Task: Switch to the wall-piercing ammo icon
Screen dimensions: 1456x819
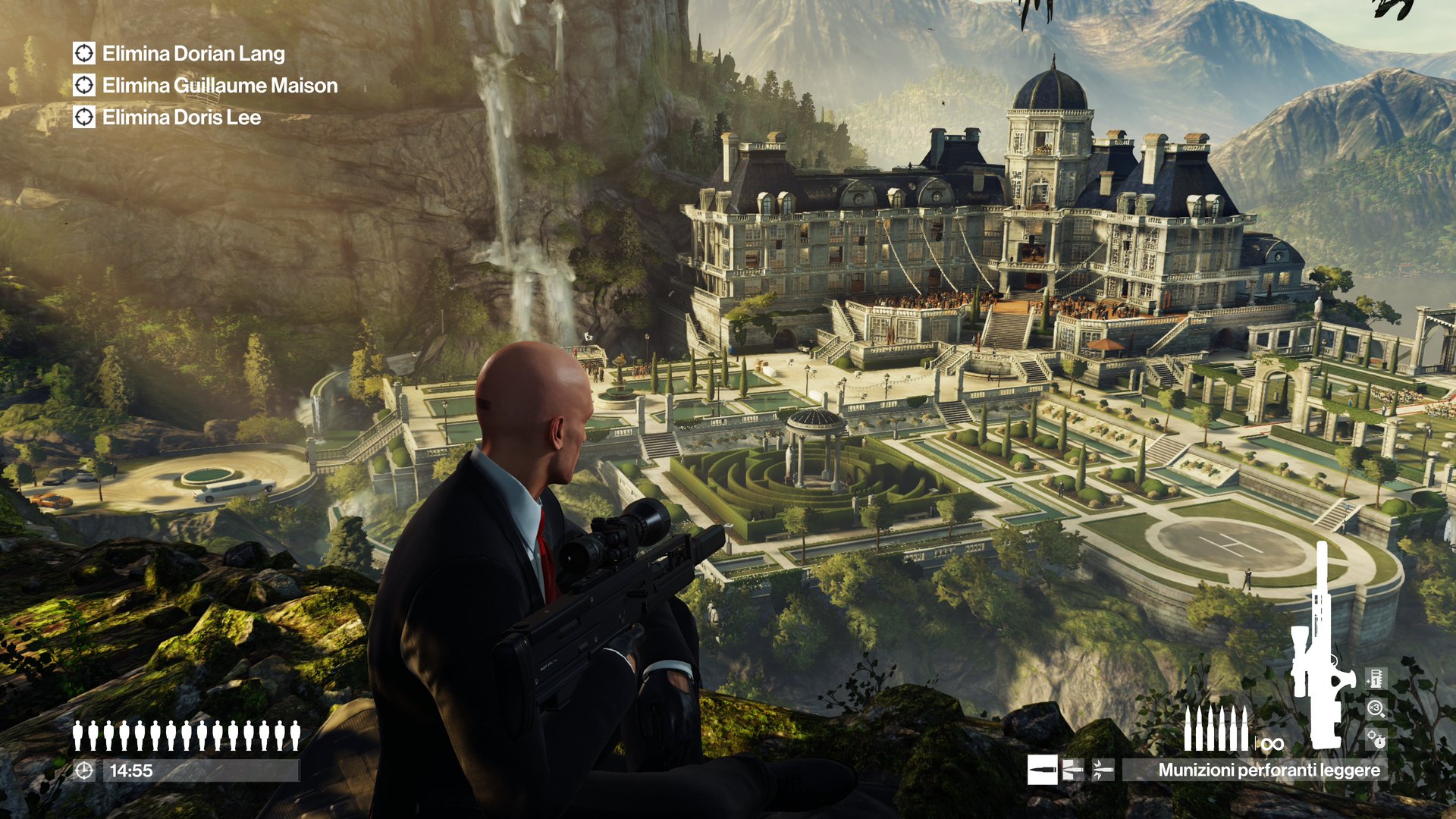Action: click(x=1072, y=770)
